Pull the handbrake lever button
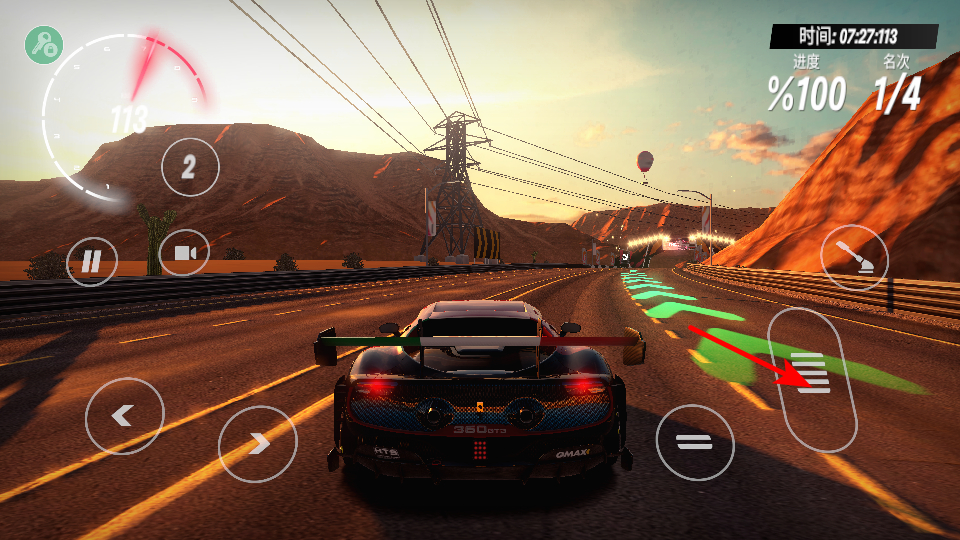 853,257
